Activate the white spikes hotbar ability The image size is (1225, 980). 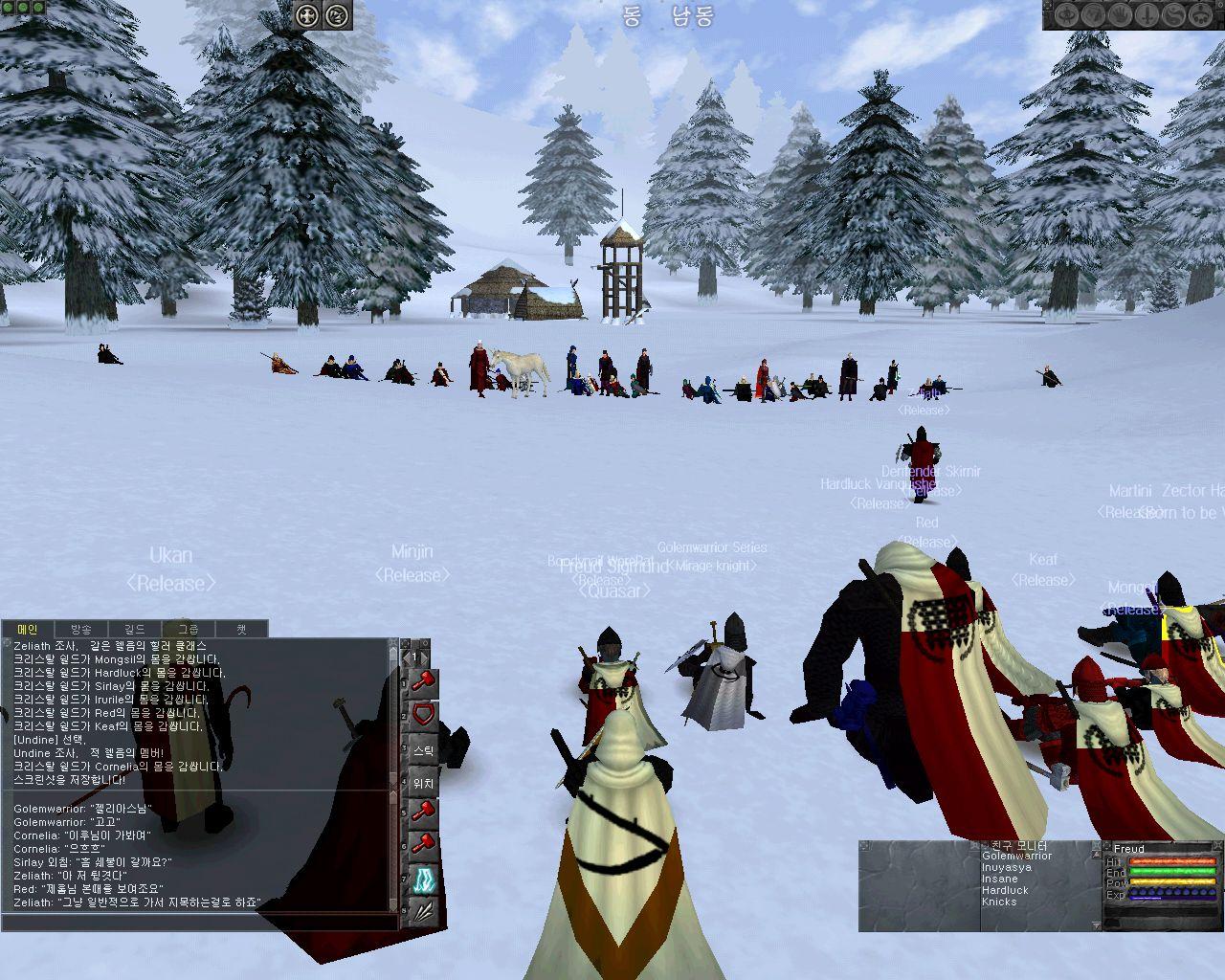point(424,912)
